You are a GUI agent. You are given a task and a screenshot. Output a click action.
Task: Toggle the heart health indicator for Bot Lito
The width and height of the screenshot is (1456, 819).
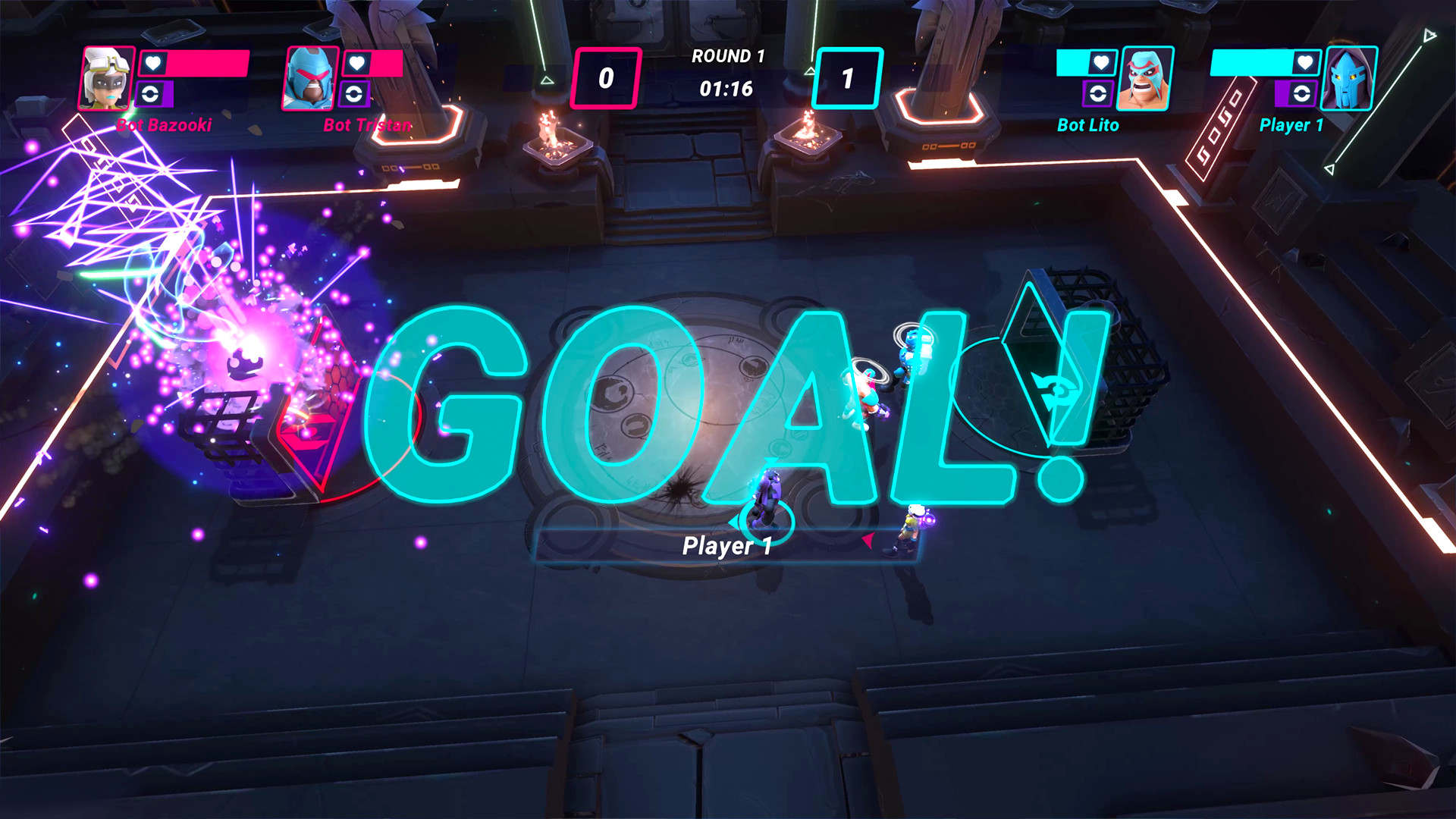[x=1101, y=63]
